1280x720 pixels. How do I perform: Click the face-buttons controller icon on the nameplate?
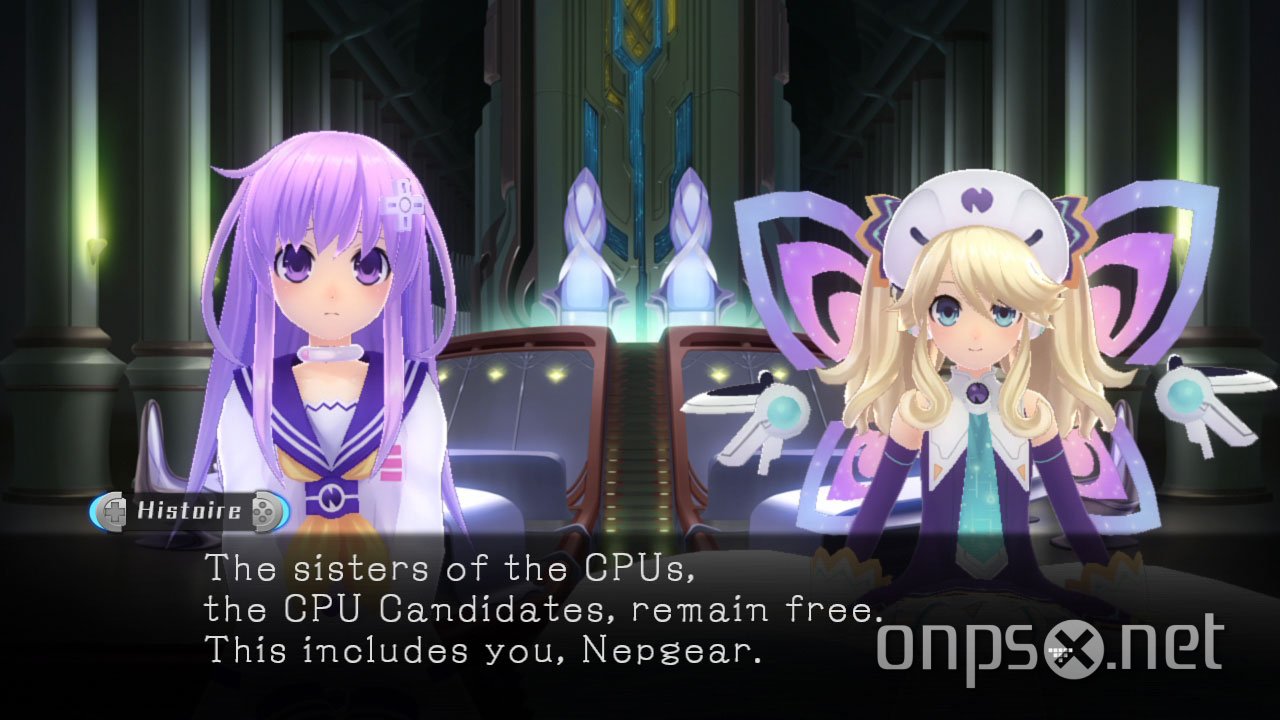click(x=263, y=510)
